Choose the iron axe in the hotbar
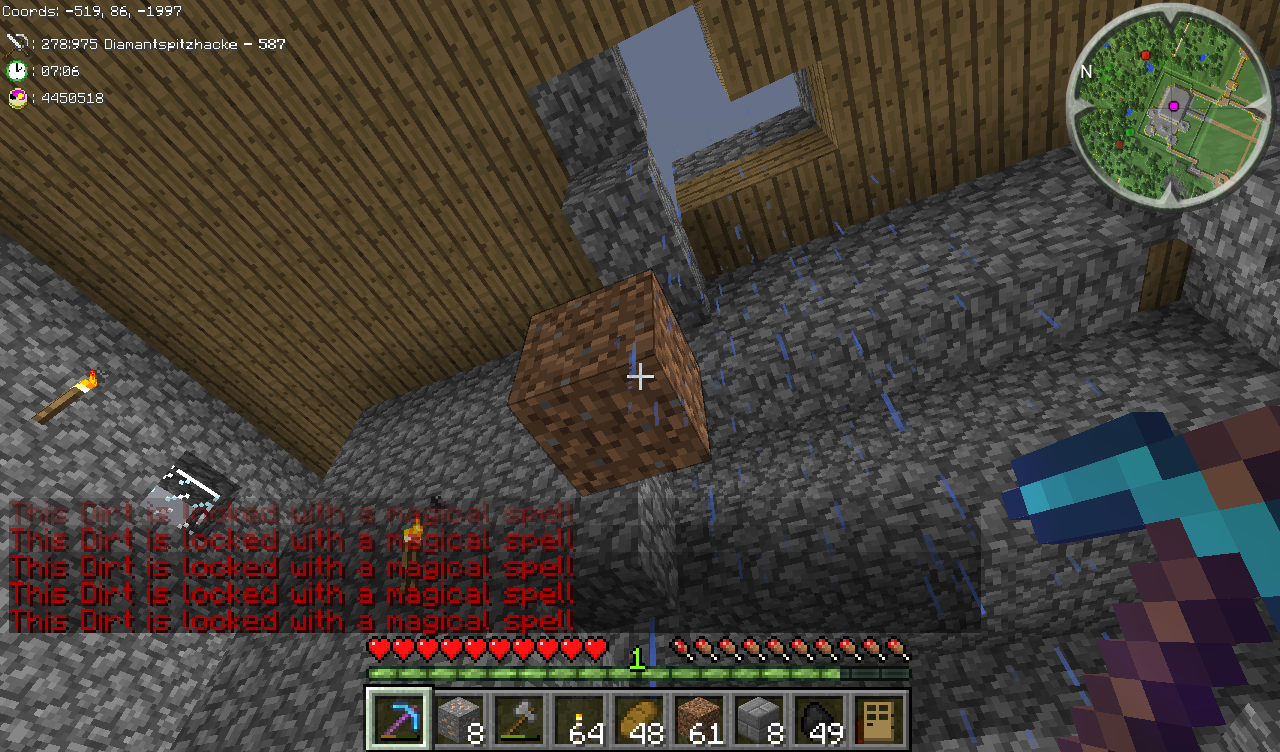 (x=519, y=718)
